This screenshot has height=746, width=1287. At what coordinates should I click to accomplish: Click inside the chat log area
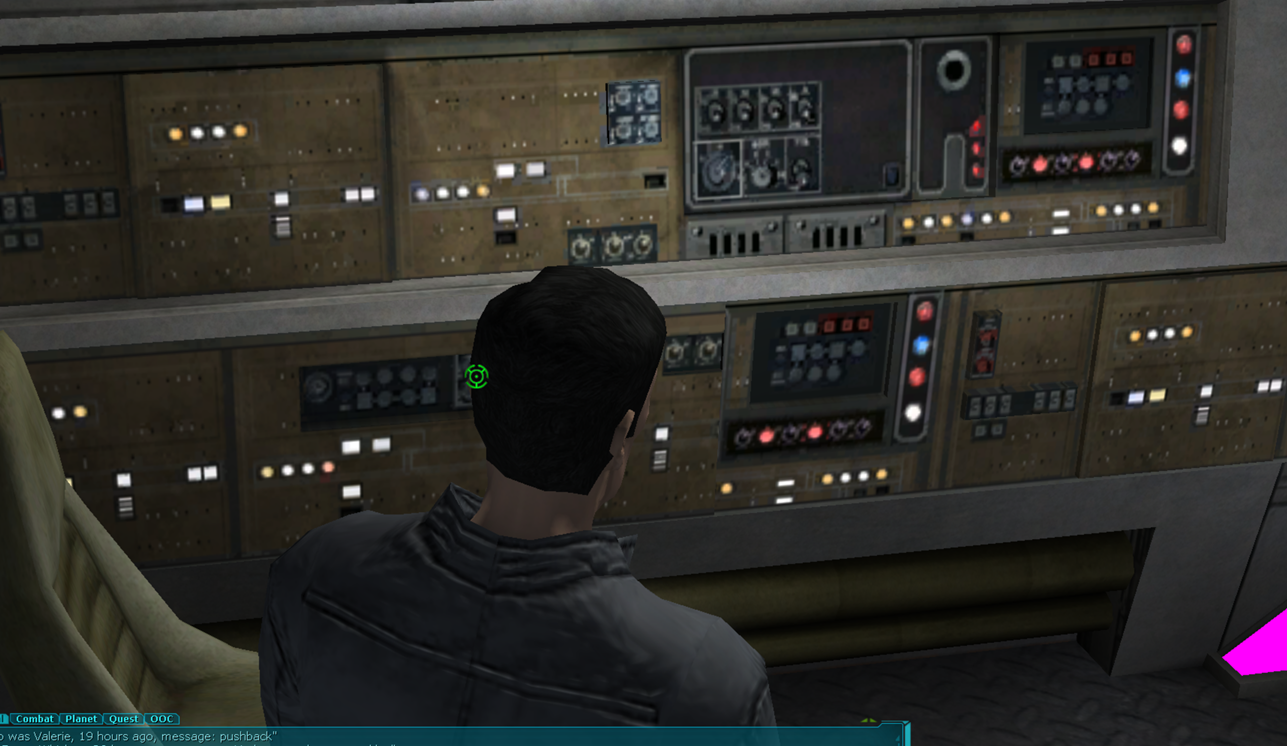point(400,737)
